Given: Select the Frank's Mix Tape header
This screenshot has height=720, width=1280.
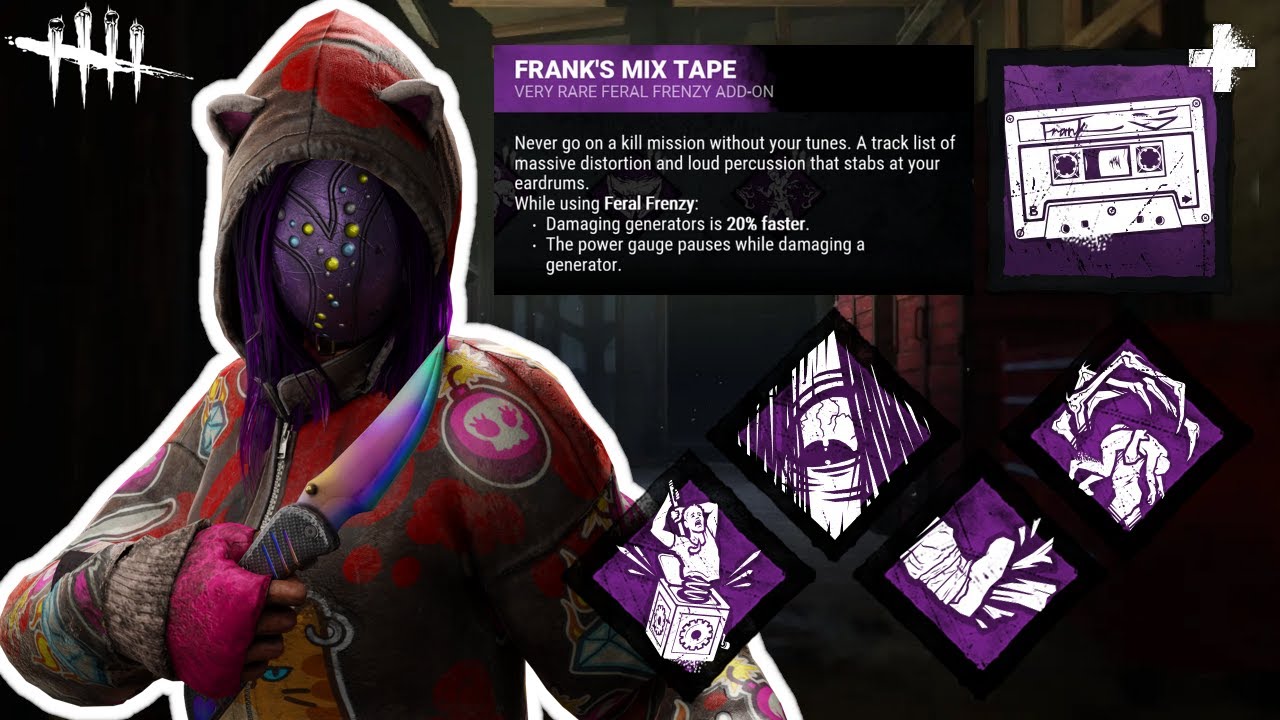Looking at the screenshot, I should pos(624,70).
